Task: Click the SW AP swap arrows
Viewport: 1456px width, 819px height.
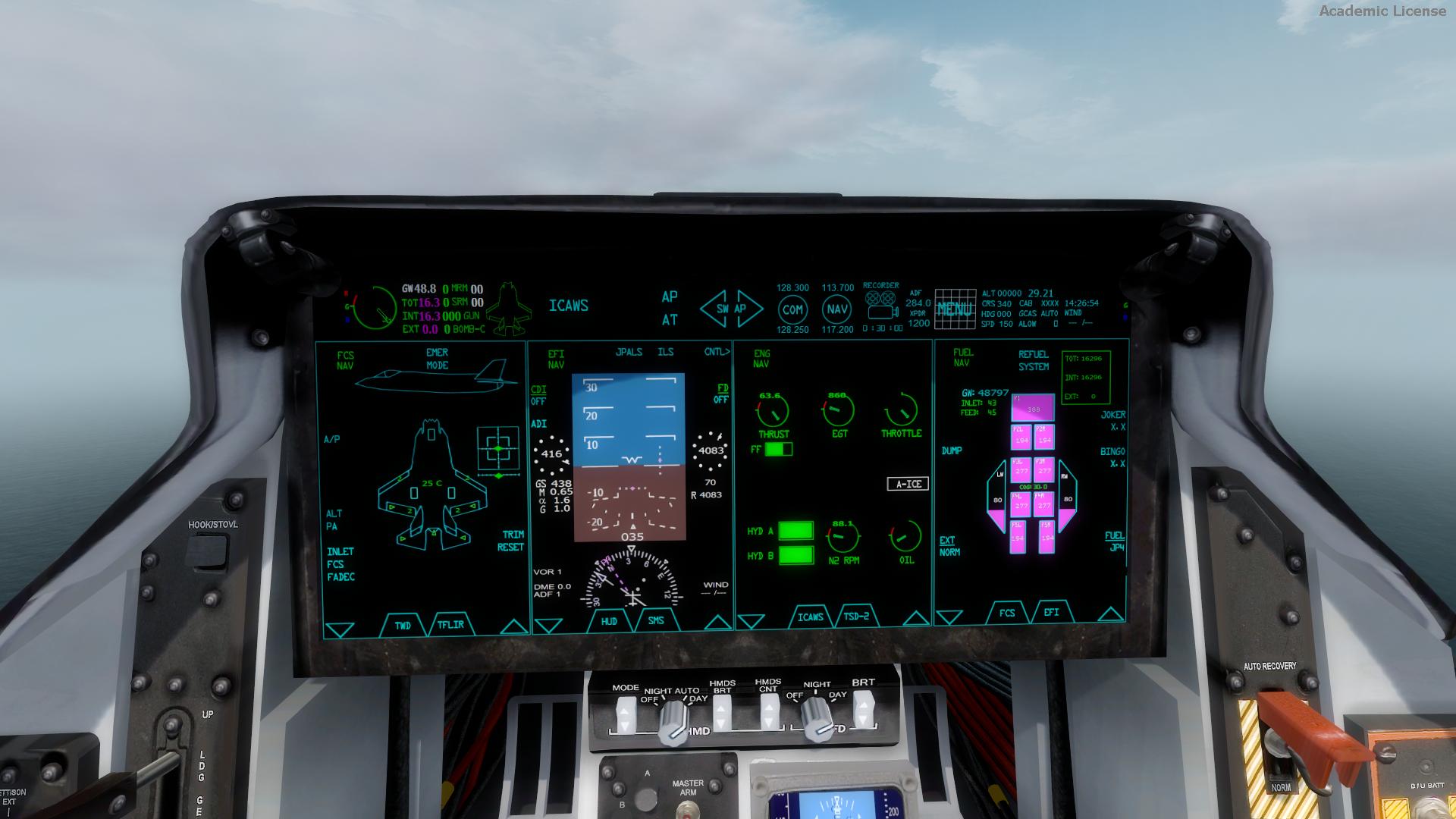Action: [730, 307]
